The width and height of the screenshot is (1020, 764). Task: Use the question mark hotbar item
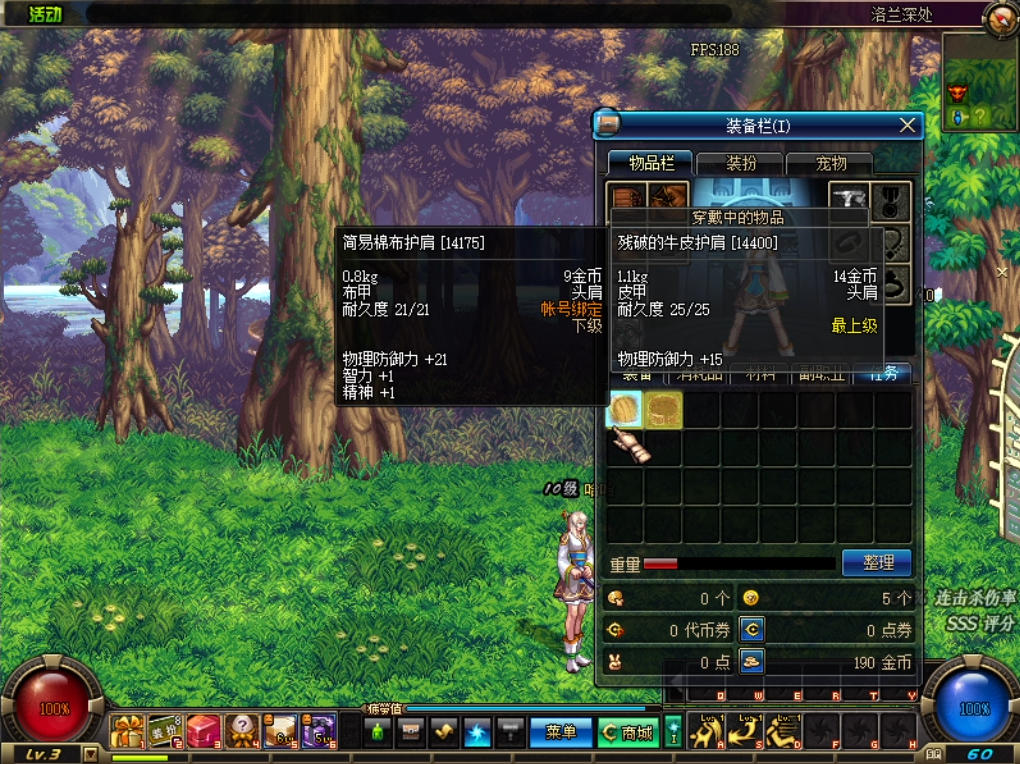pyautogui.click(x=242, y=733)
